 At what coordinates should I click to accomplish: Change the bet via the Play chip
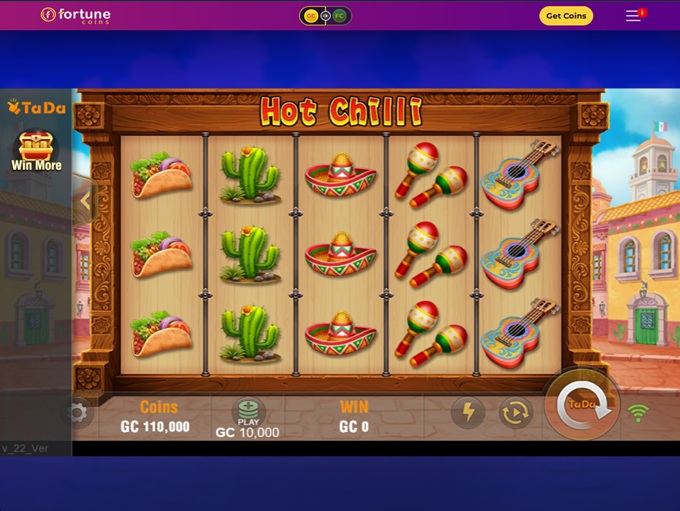point(248,412)
